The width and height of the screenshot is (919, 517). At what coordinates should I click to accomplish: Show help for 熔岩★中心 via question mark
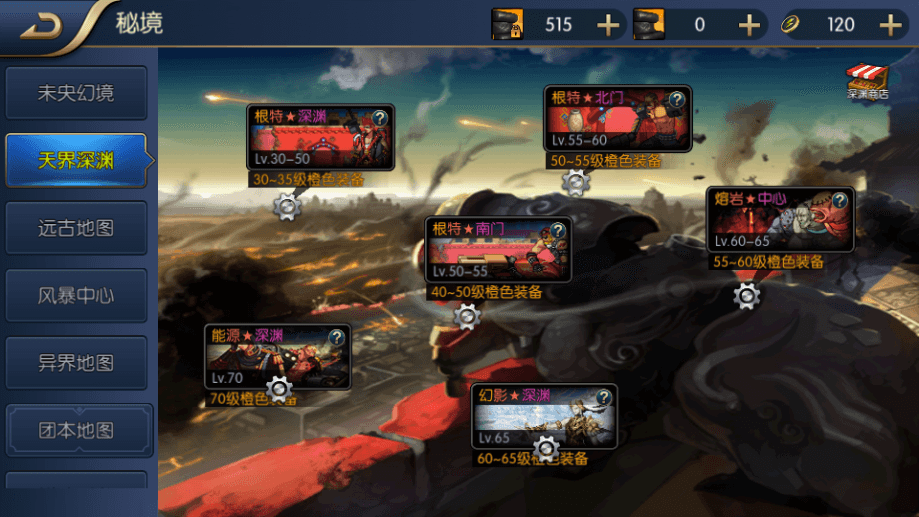click(840, 200)
